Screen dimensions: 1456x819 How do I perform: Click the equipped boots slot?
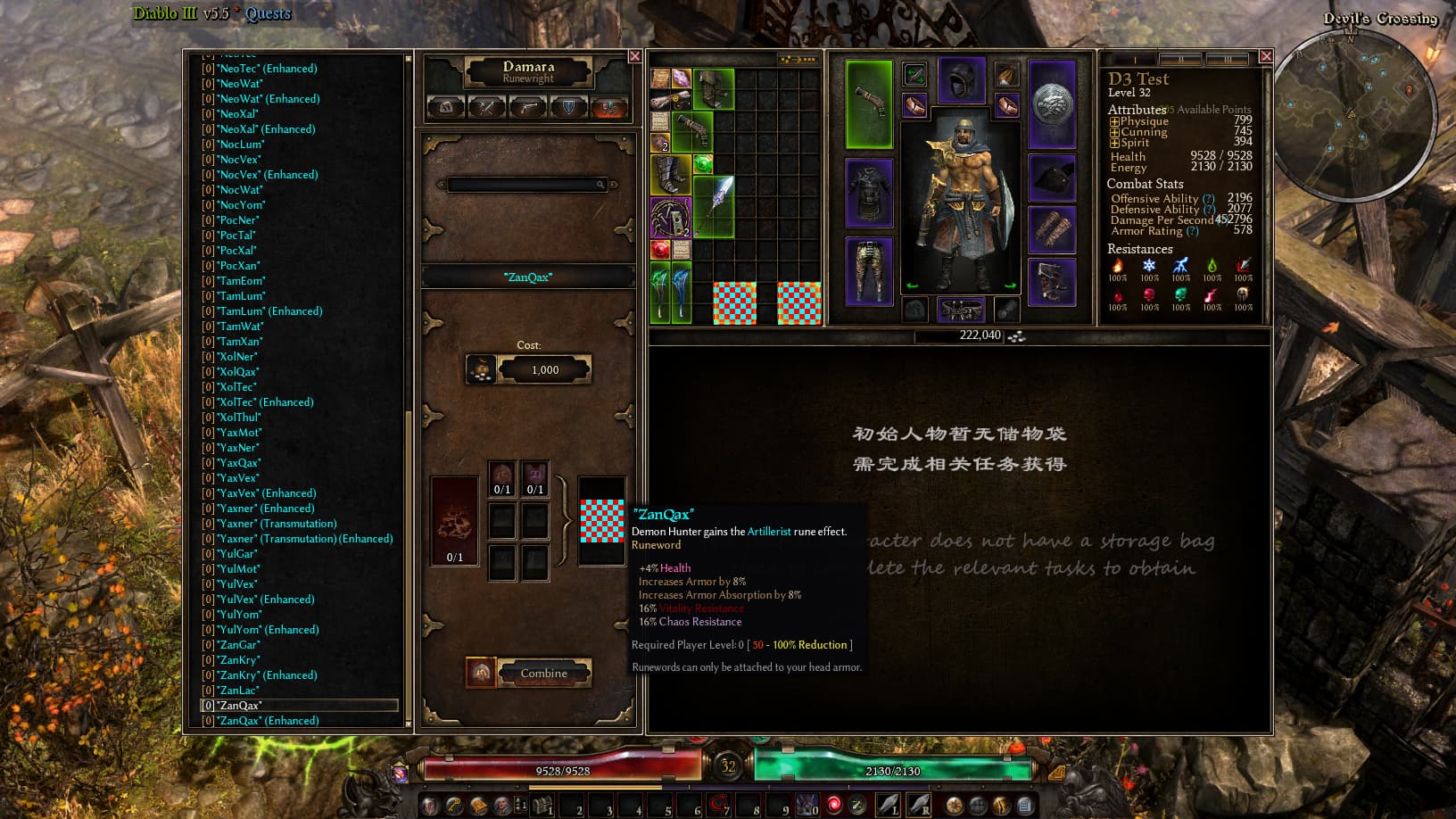click(x=1052, y=281)
